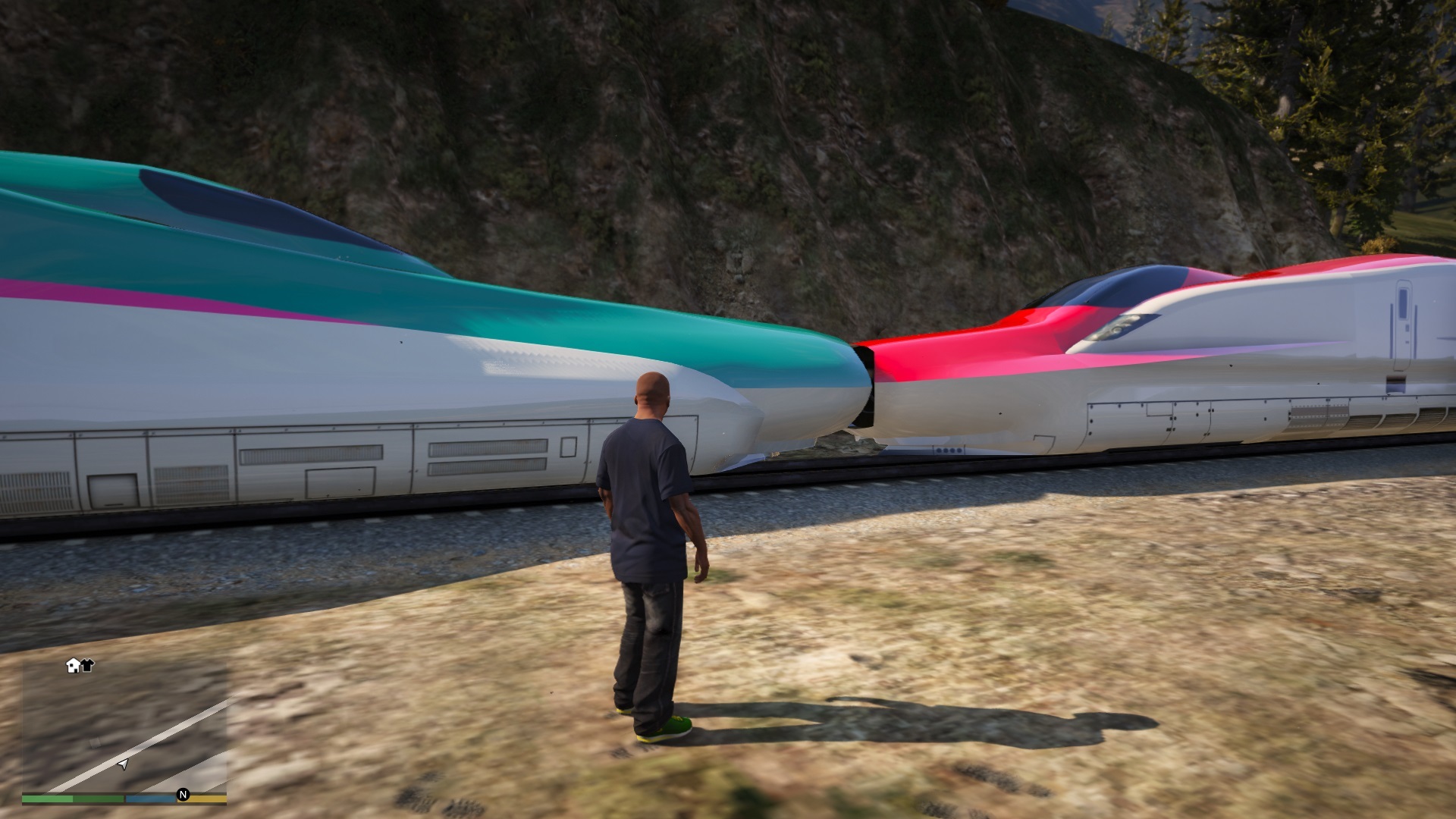Click the white player arrow on minimap

(x=123, y=764)
